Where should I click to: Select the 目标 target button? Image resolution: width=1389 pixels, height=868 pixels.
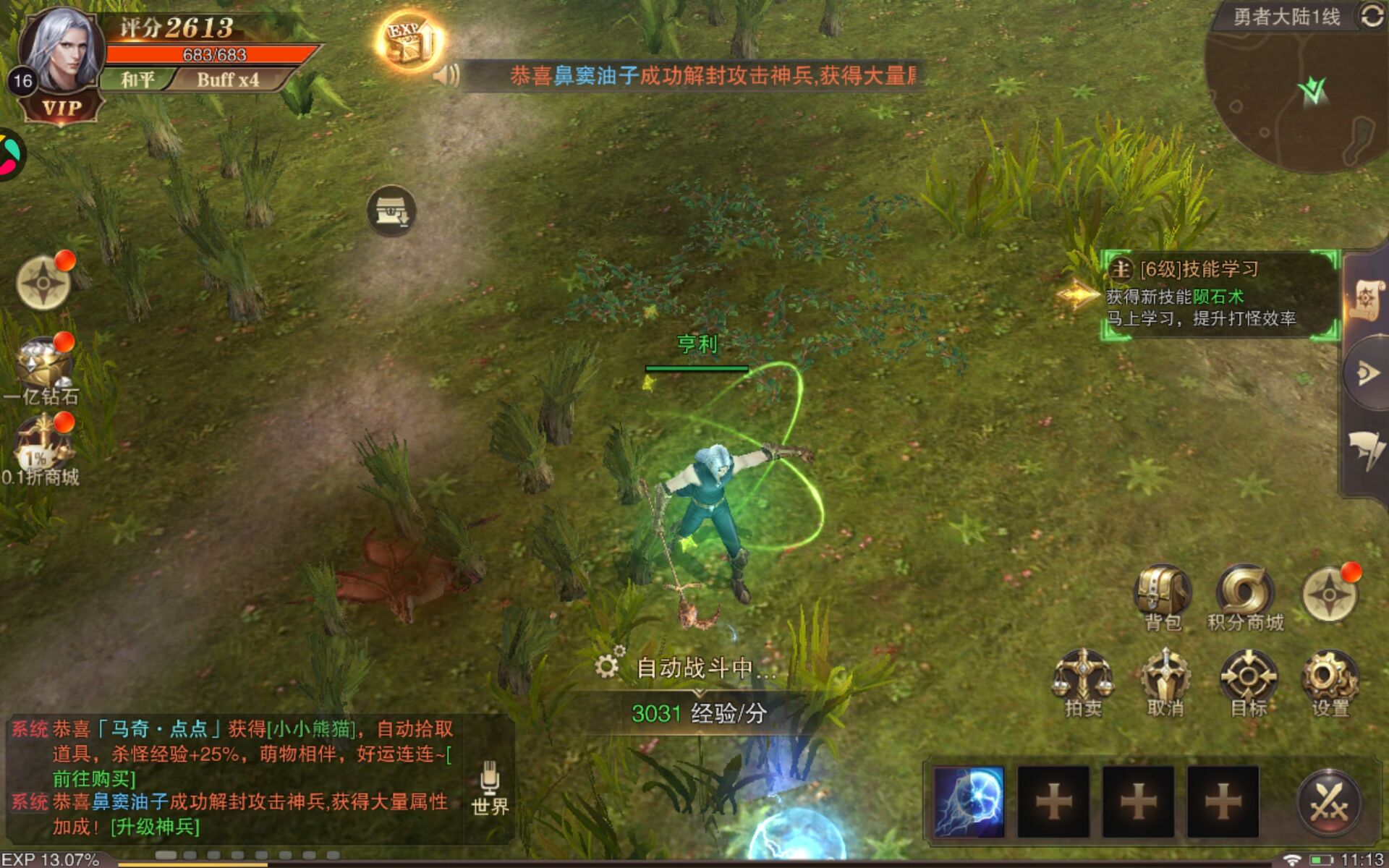(1249, 681)
